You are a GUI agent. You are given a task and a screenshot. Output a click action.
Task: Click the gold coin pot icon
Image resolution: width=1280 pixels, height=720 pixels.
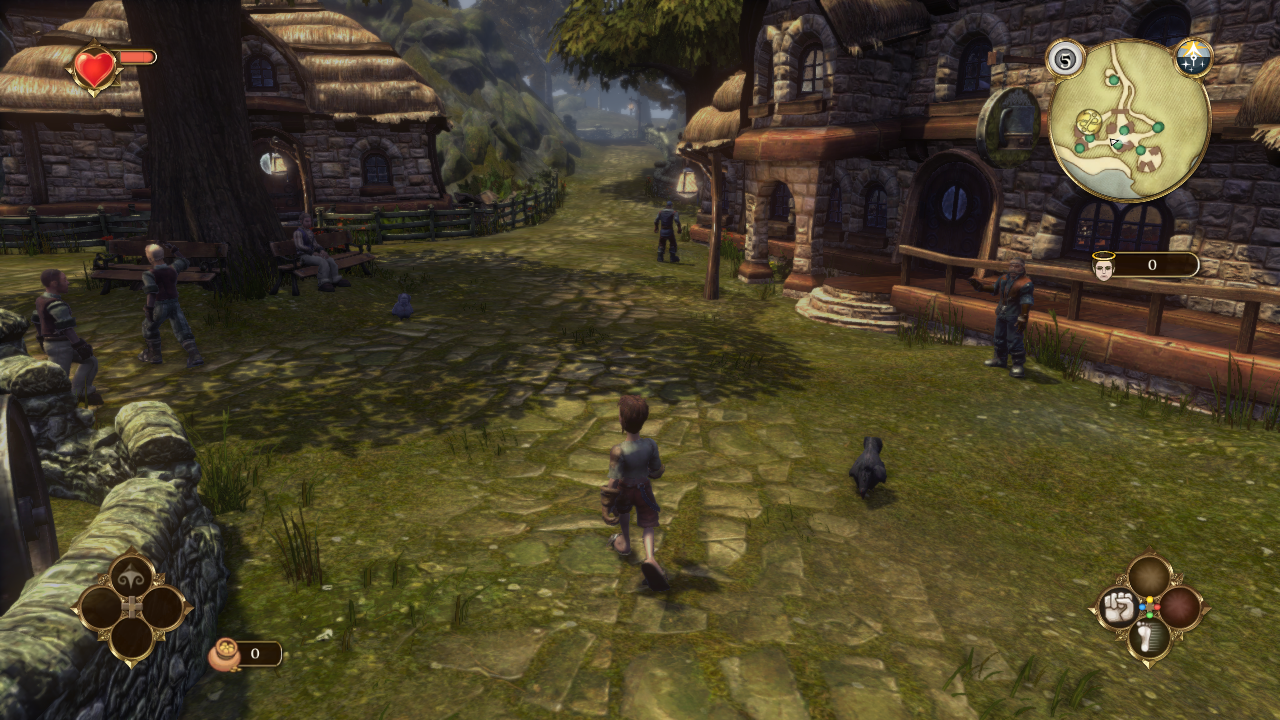click(x=222, y=654)
